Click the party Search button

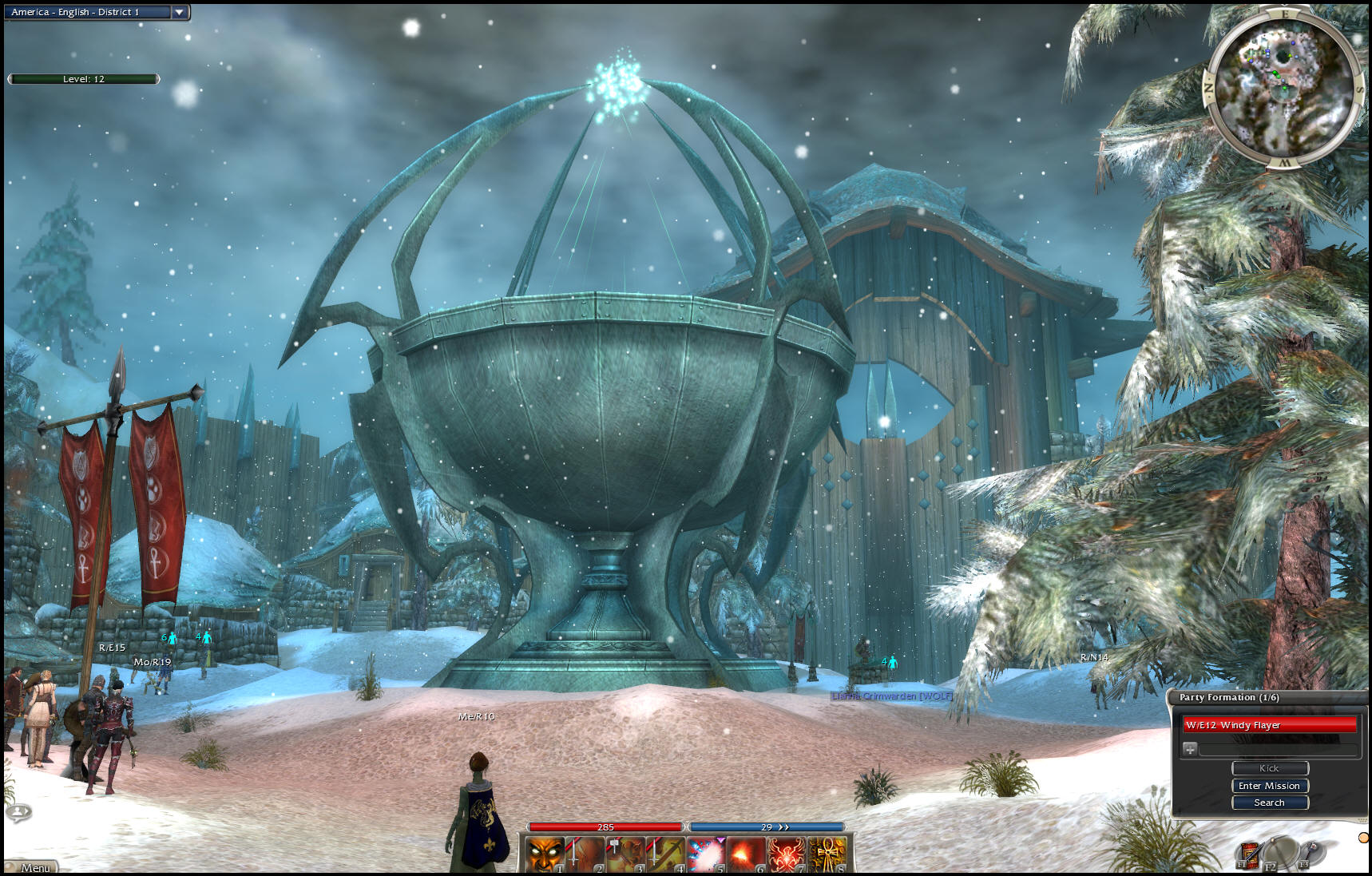(1269, 803)
